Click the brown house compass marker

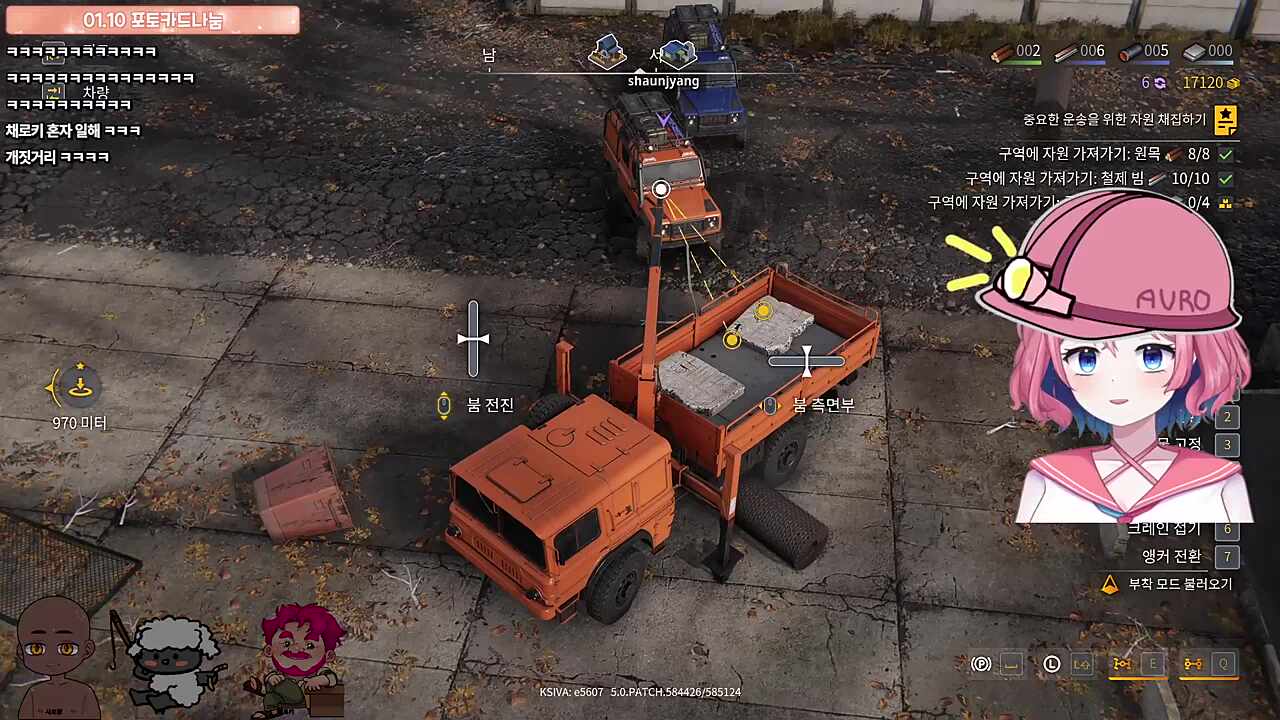(x=606, y=50)
